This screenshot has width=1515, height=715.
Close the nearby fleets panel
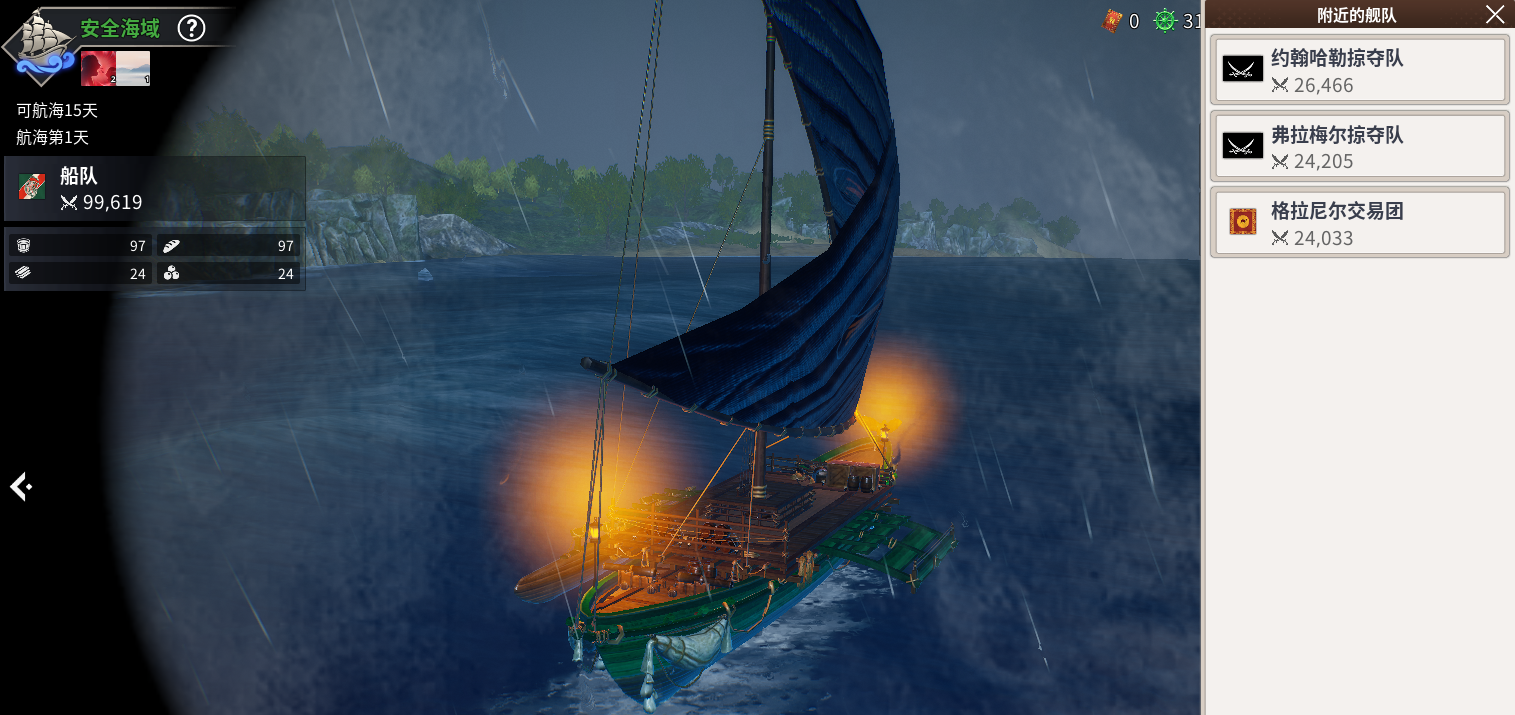coord(1494,14)
